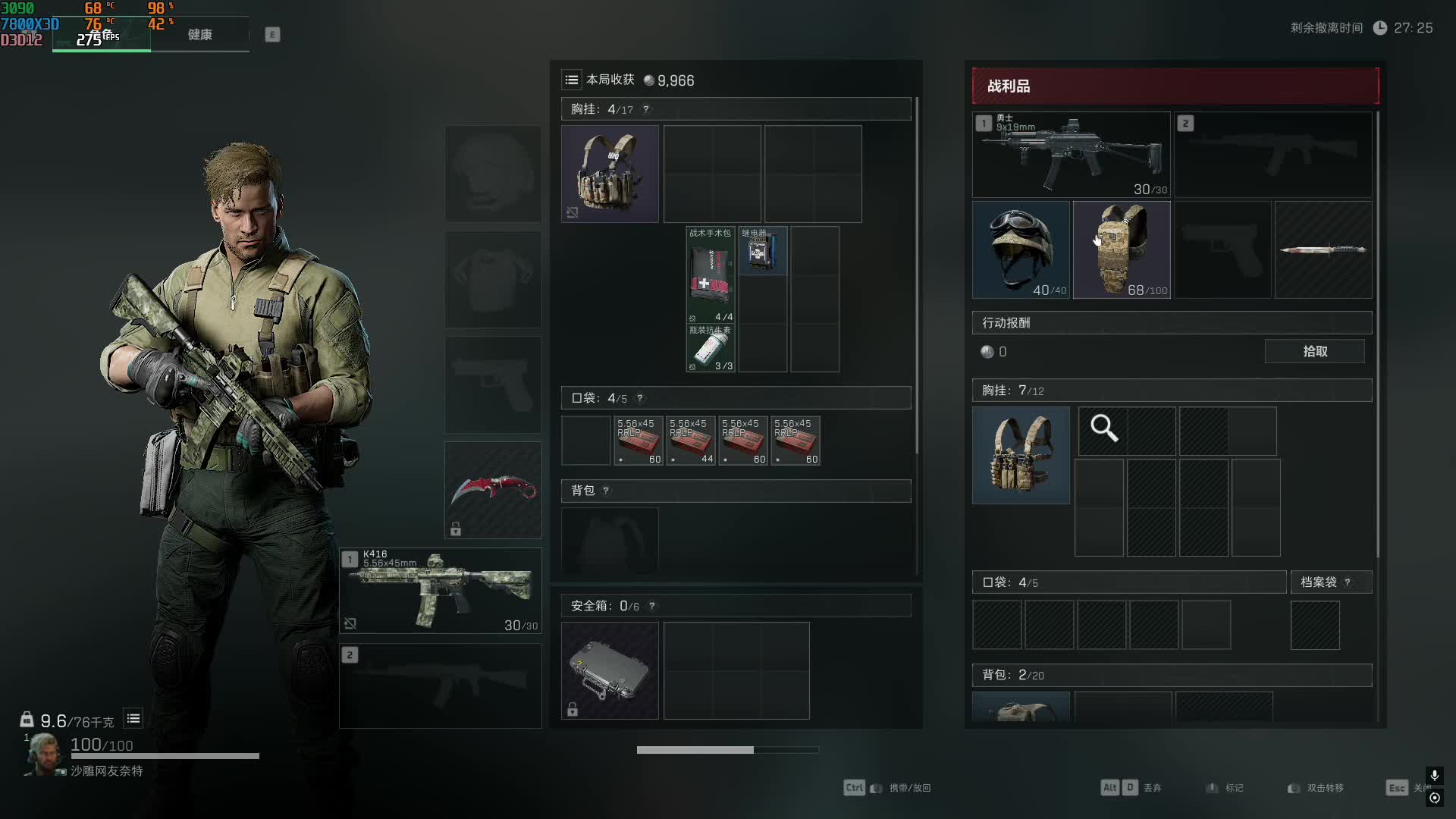
Task: Open the weight details list icon
Action: click(133, 718)
